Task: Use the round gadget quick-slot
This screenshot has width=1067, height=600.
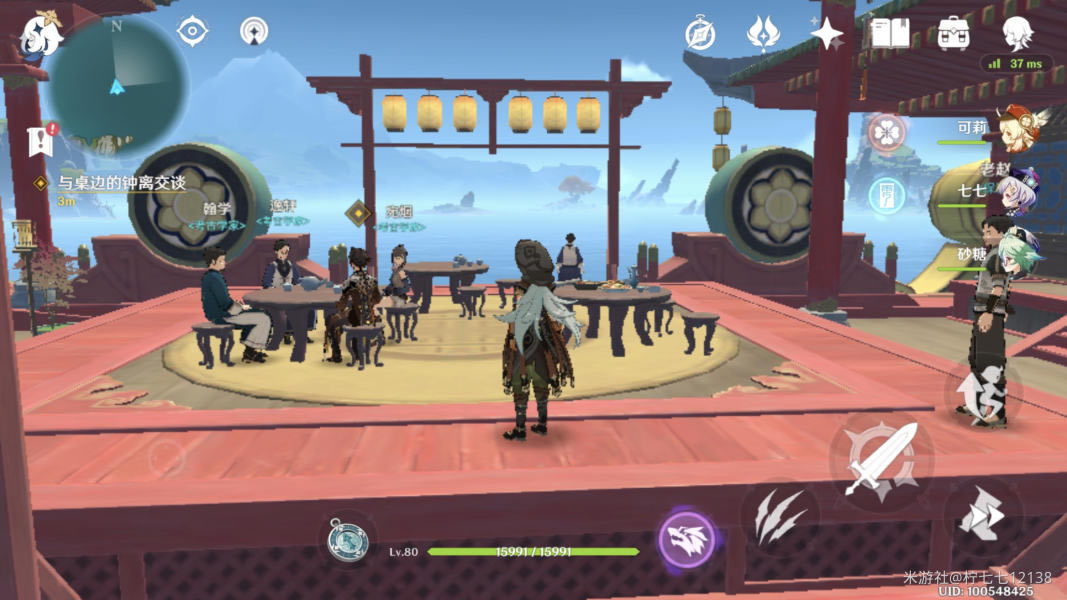Action: (x=348, y=541)
